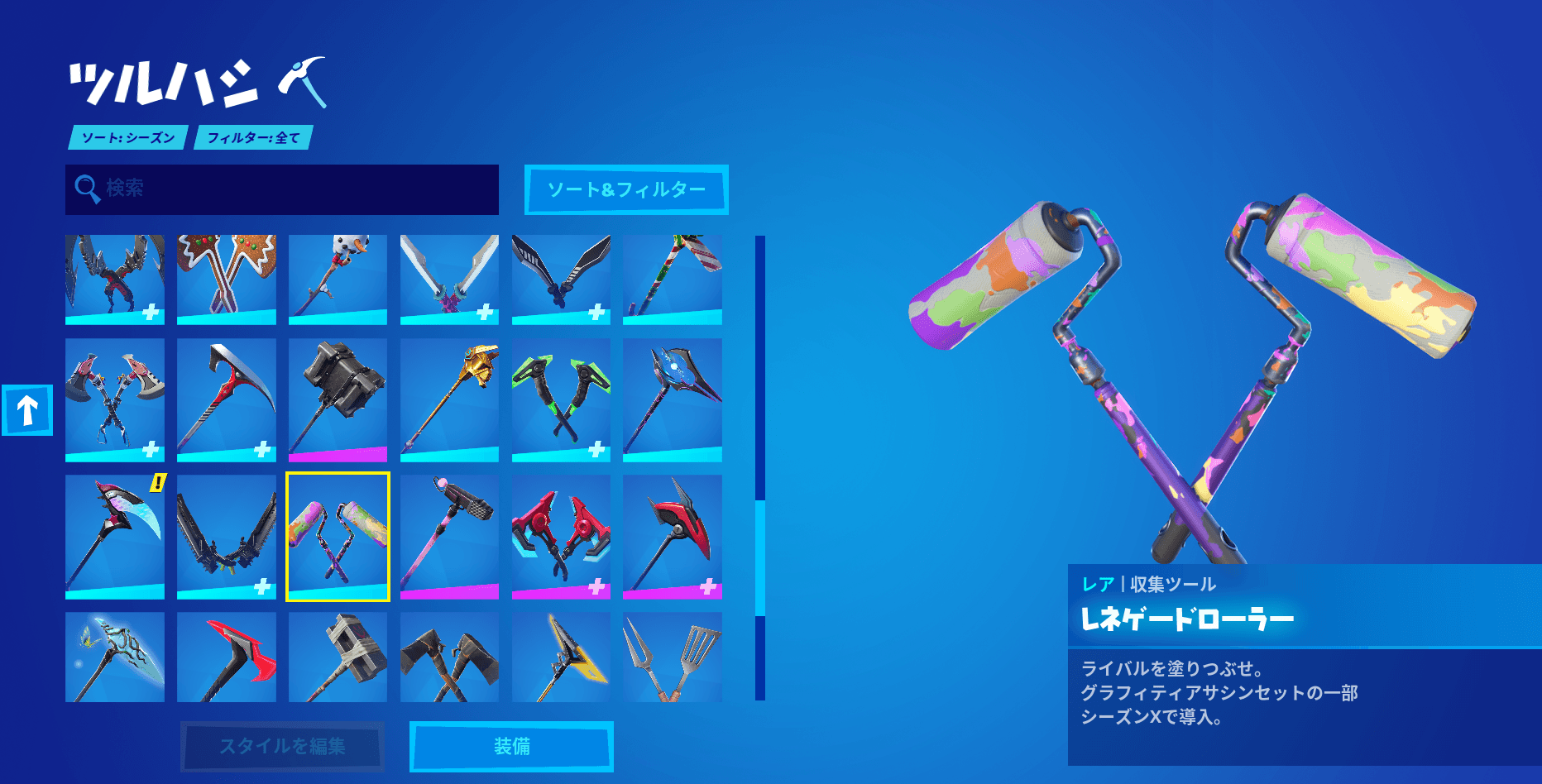
Task: Click the 検索 search input field
Action: point(281,189)
